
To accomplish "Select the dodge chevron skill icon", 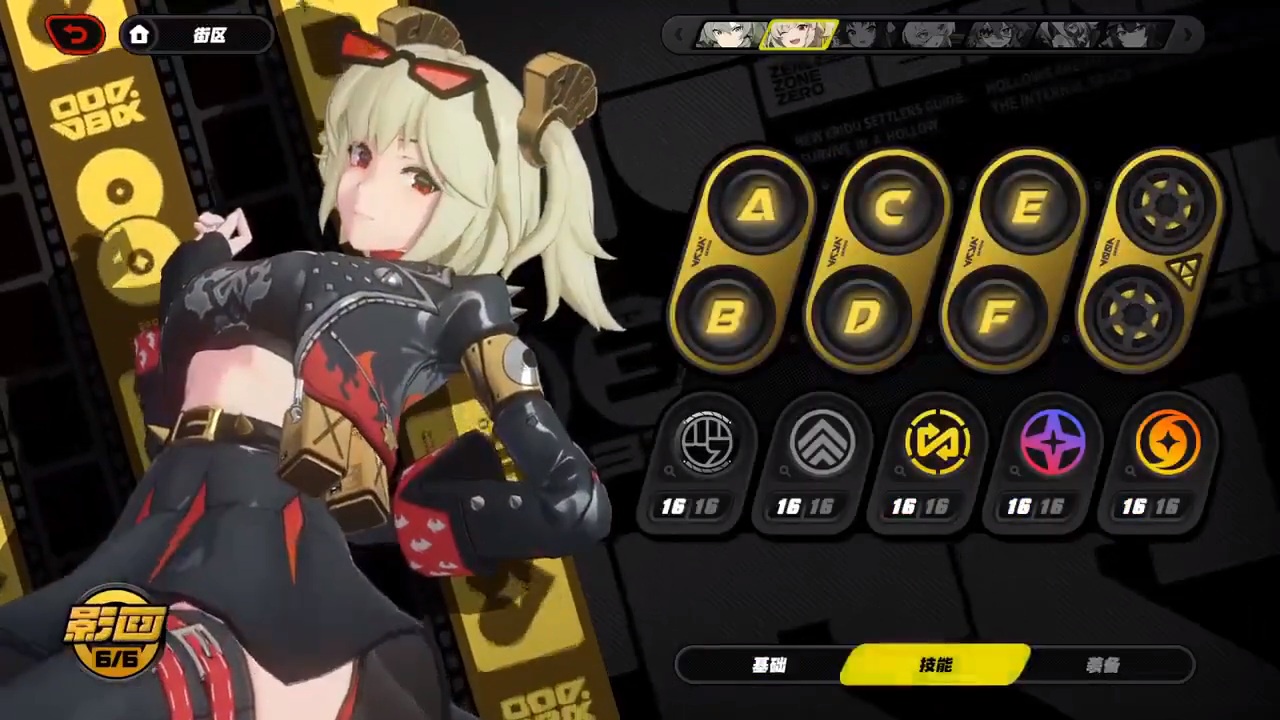I will tap(821, 442).
